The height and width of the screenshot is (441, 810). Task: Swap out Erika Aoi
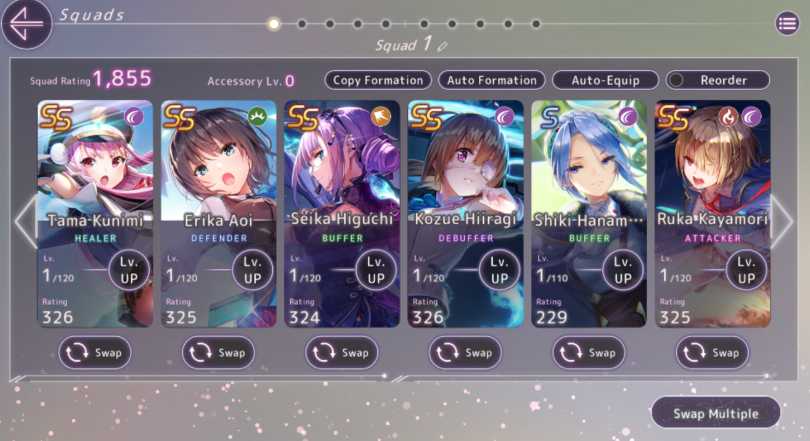tap(218, 352)
